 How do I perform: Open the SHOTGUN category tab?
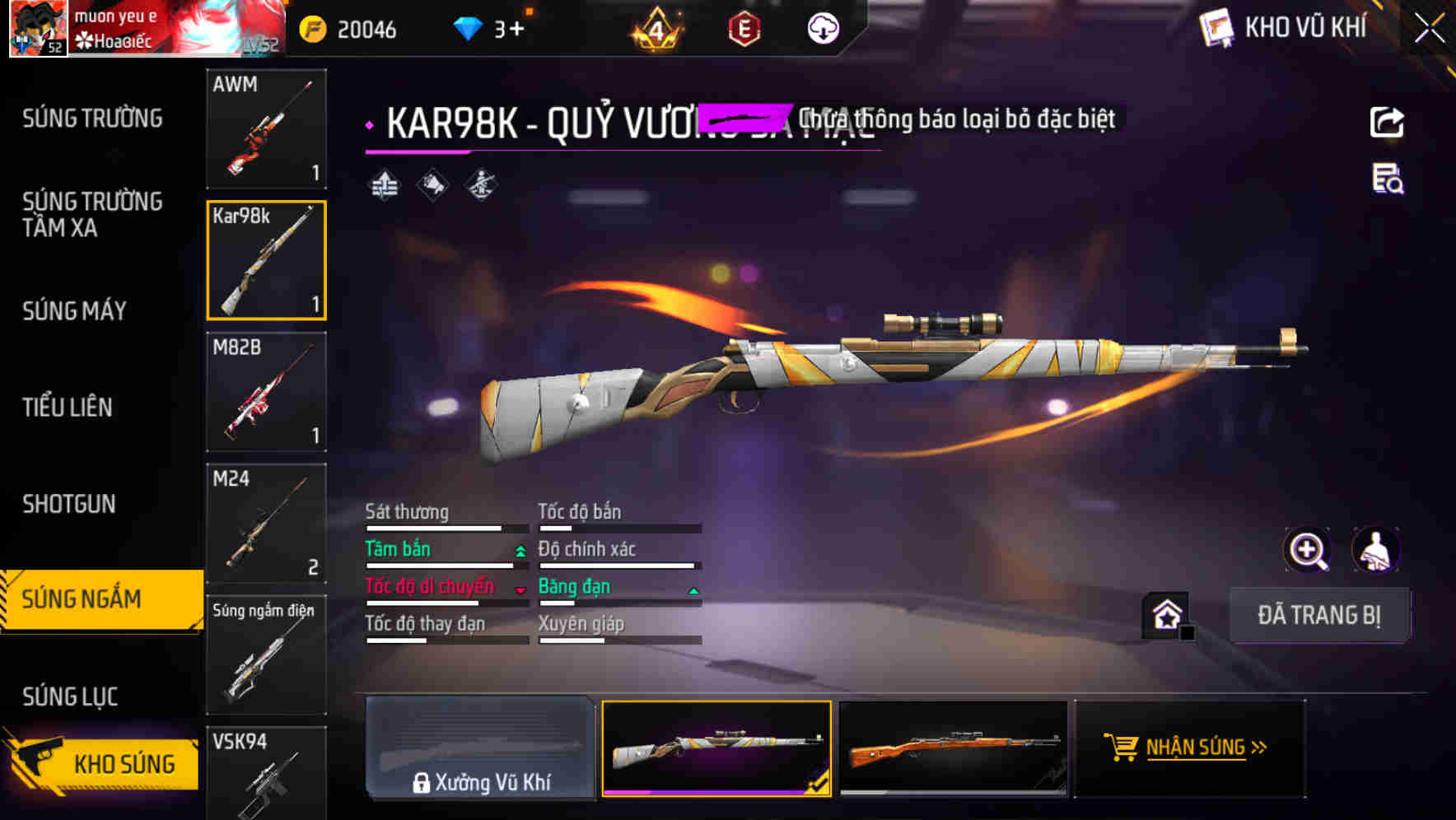click(x=69, y=503)
